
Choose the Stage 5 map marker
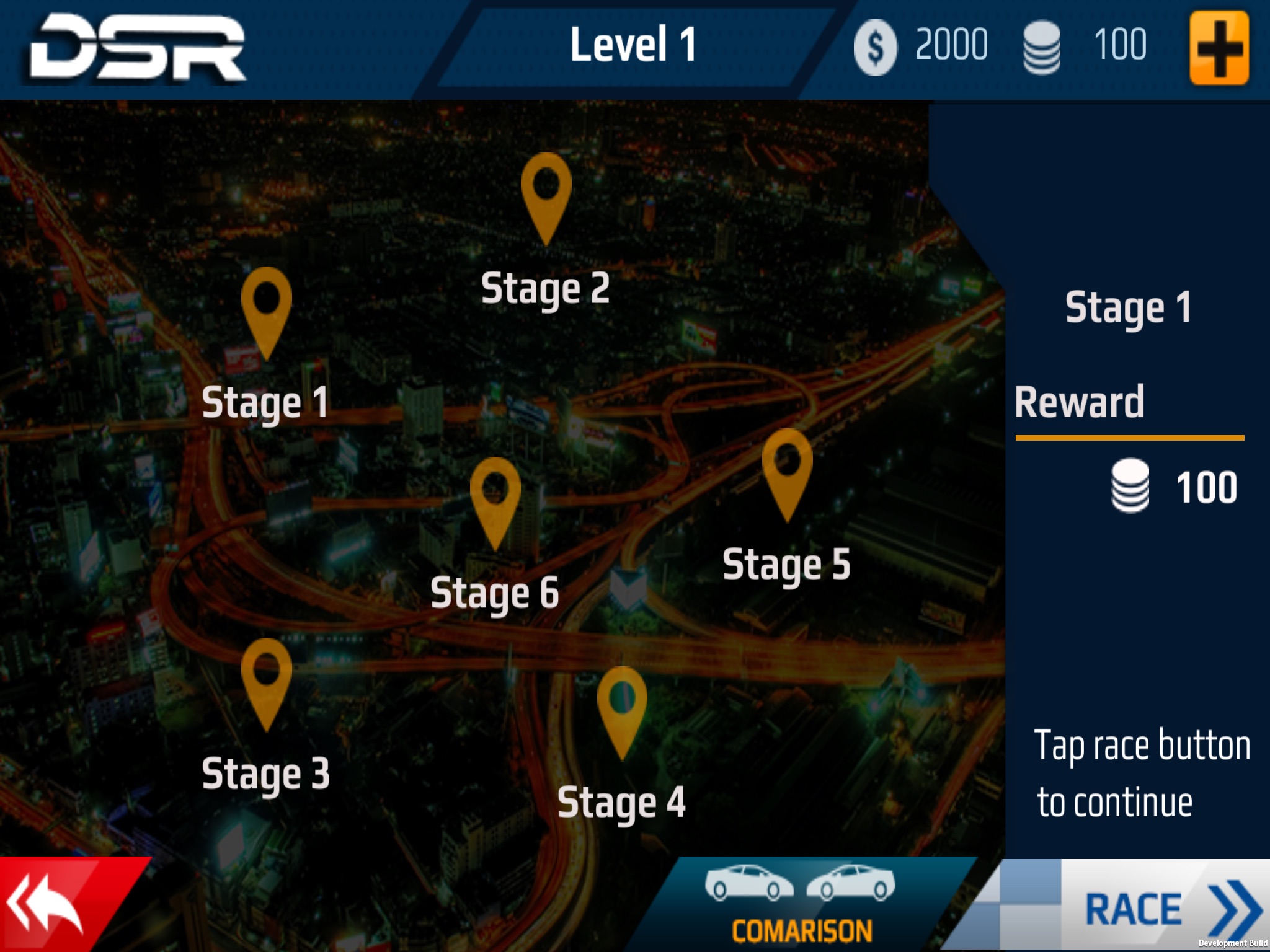(x=787, y=469)
